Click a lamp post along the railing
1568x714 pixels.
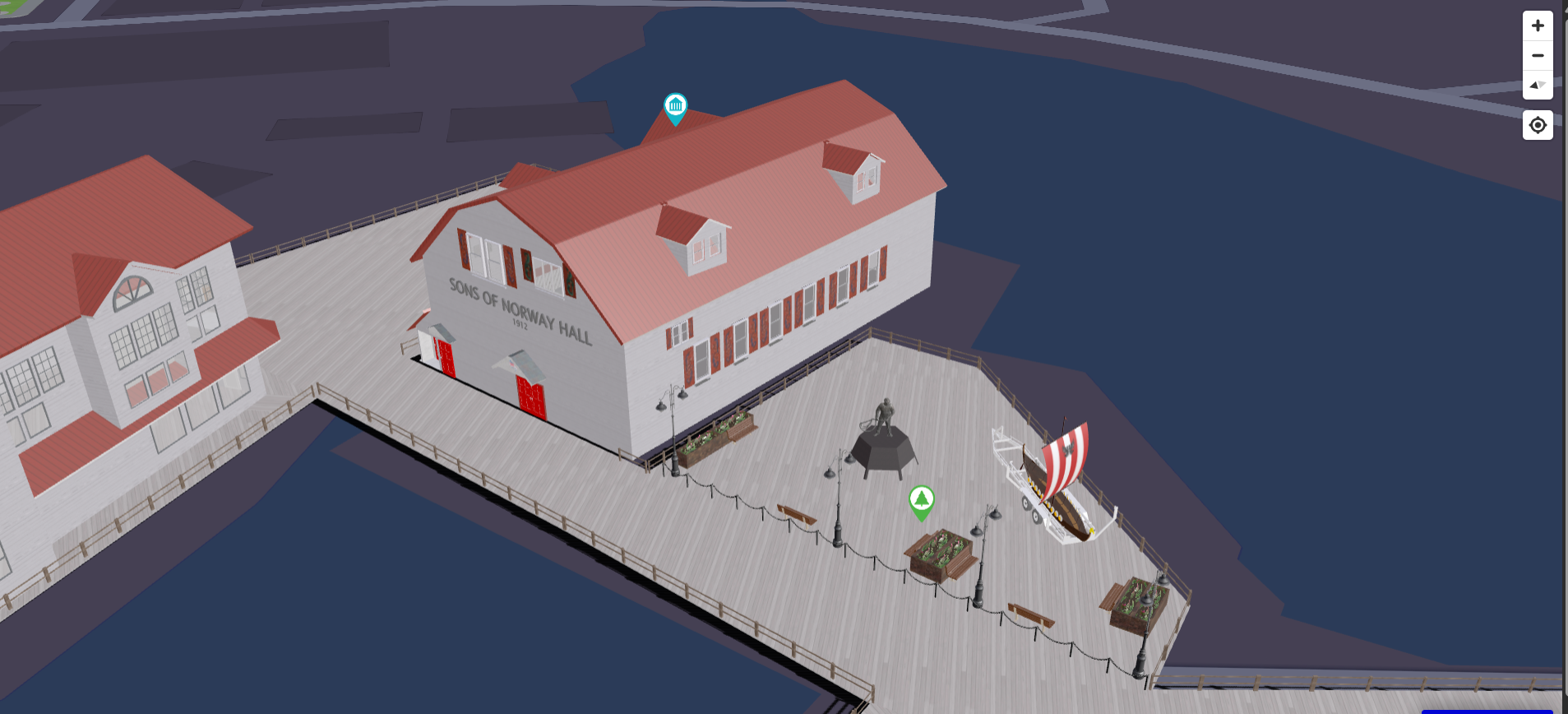(837, 502)
